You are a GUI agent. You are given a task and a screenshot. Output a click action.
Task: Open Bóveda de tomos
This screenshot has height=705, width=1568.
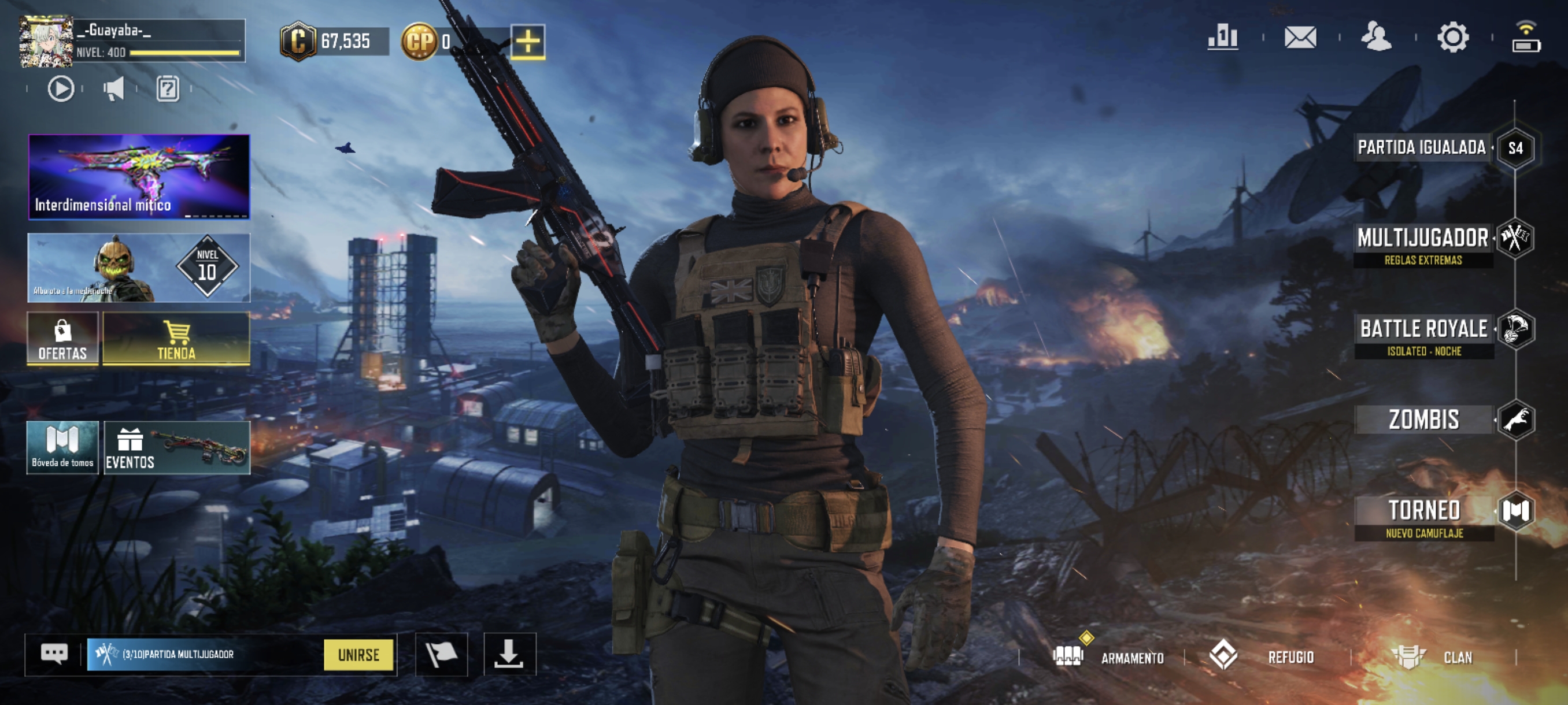pyautogui.click(x=62, y=447)
